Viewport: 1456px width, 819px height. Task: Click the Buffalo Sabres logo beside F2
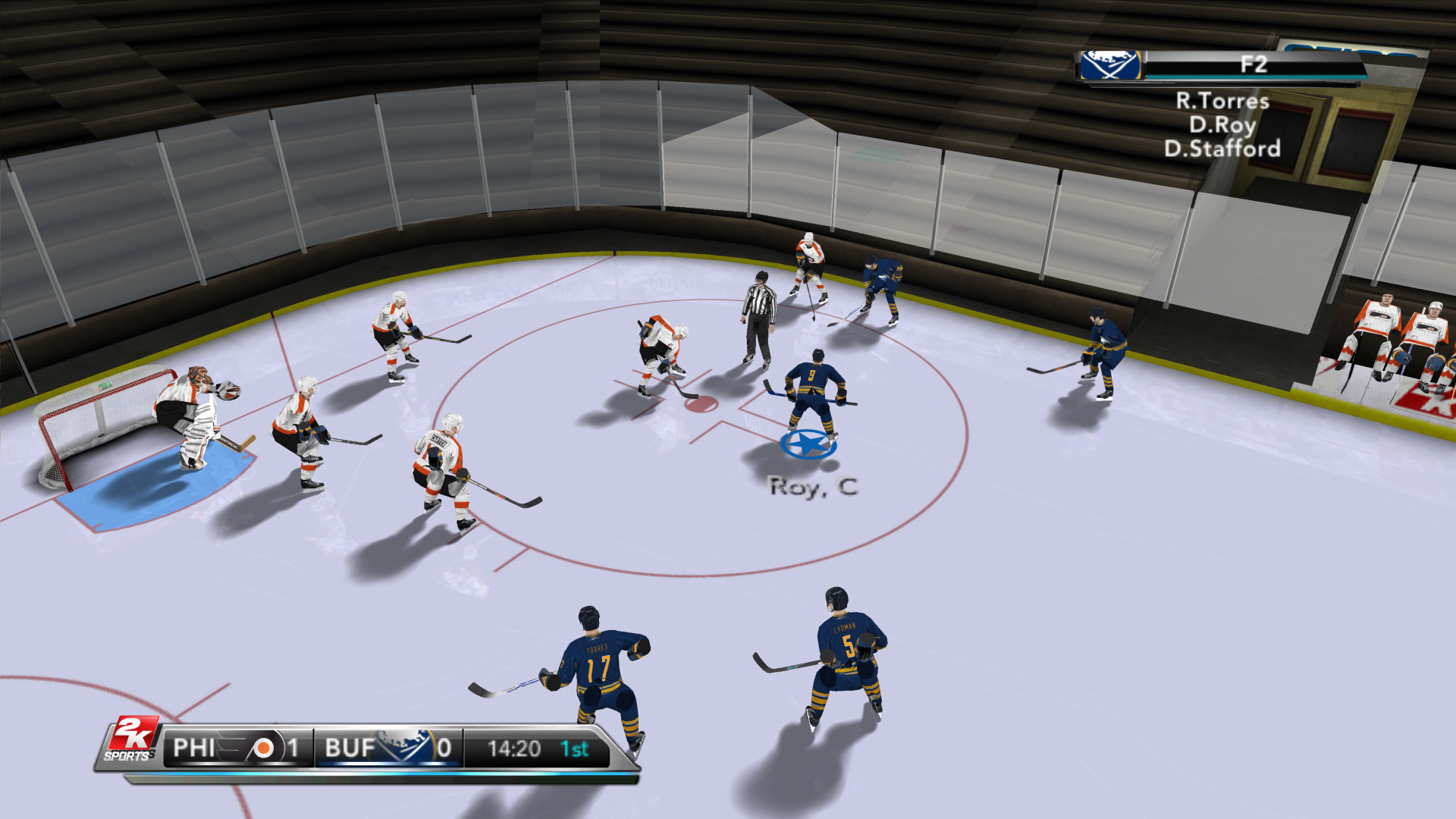1110,66
